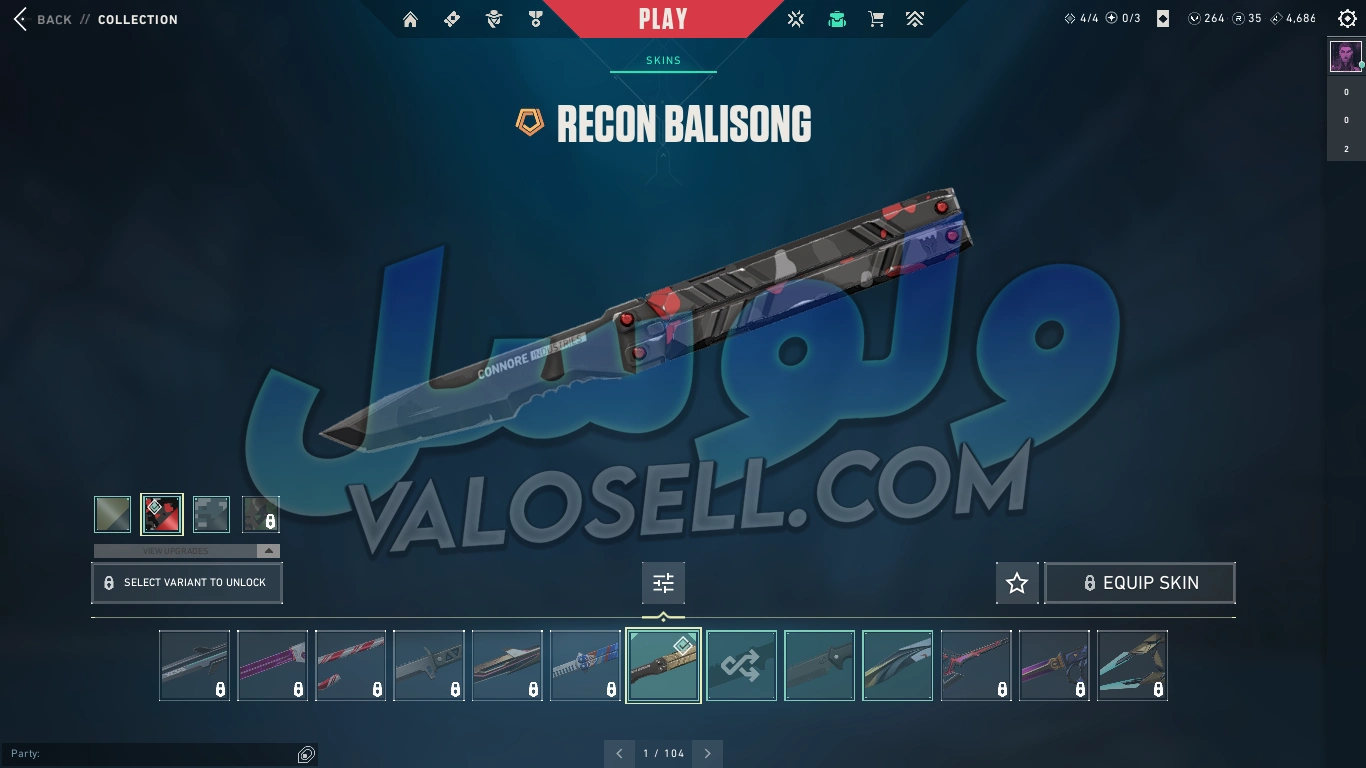Viewport: 1366px width, 768px height.
Task: Favorite this skin with the star button
Action: coord(1017,583)
